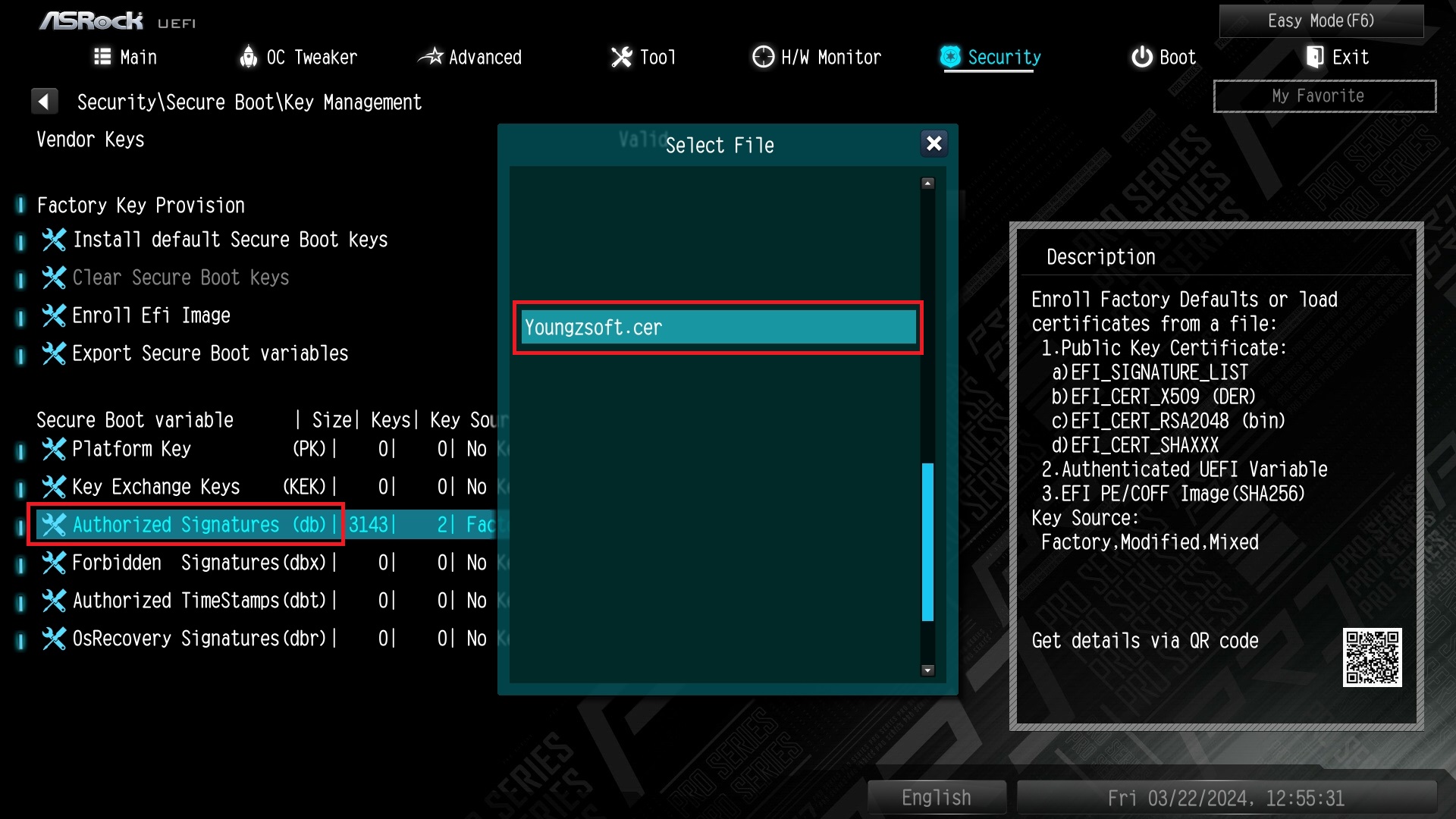The width and height of the screenshot is (1456, 819).
Task: Click the file list scroll down arrow
Action: 927,670
